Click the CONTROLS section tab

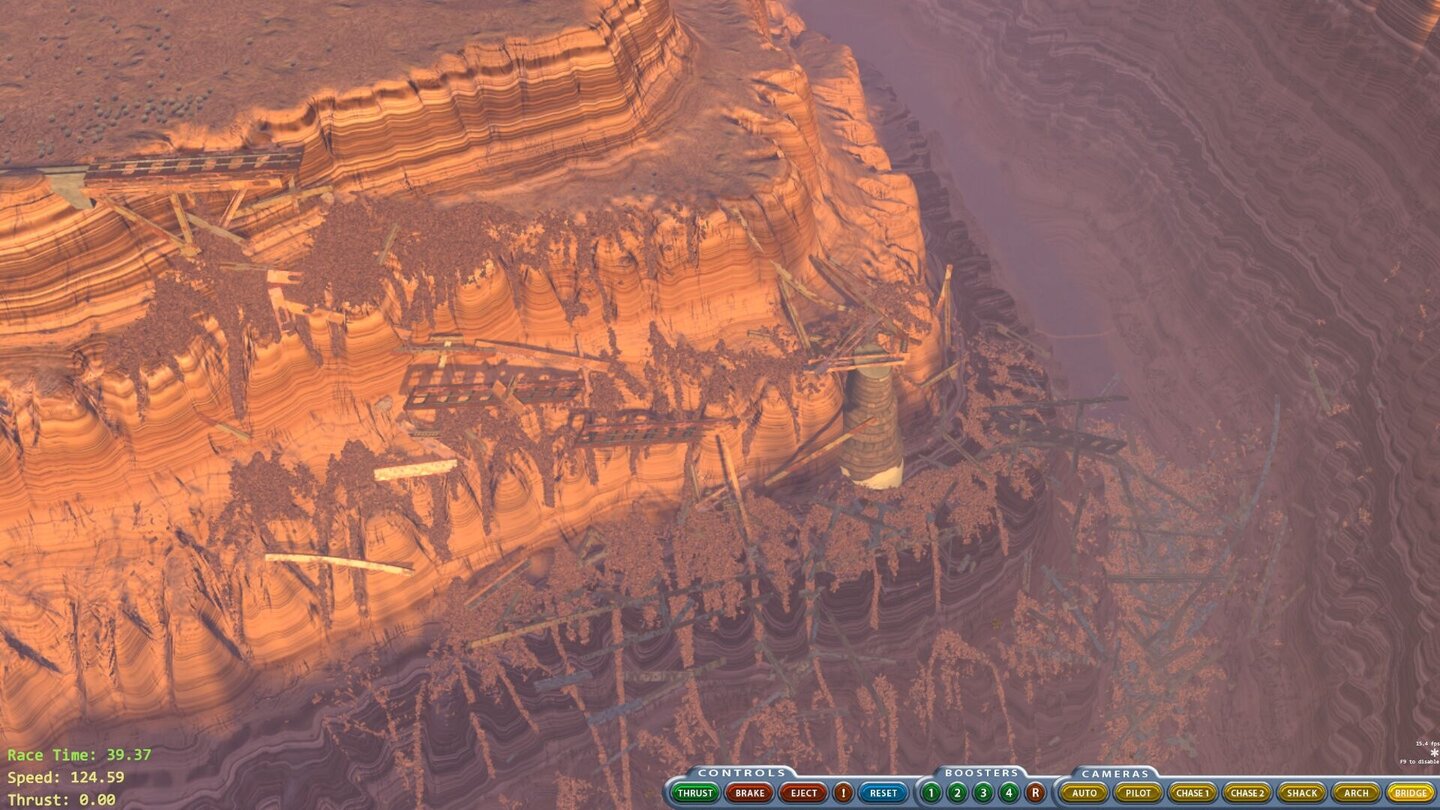click(x=740, y=770)
